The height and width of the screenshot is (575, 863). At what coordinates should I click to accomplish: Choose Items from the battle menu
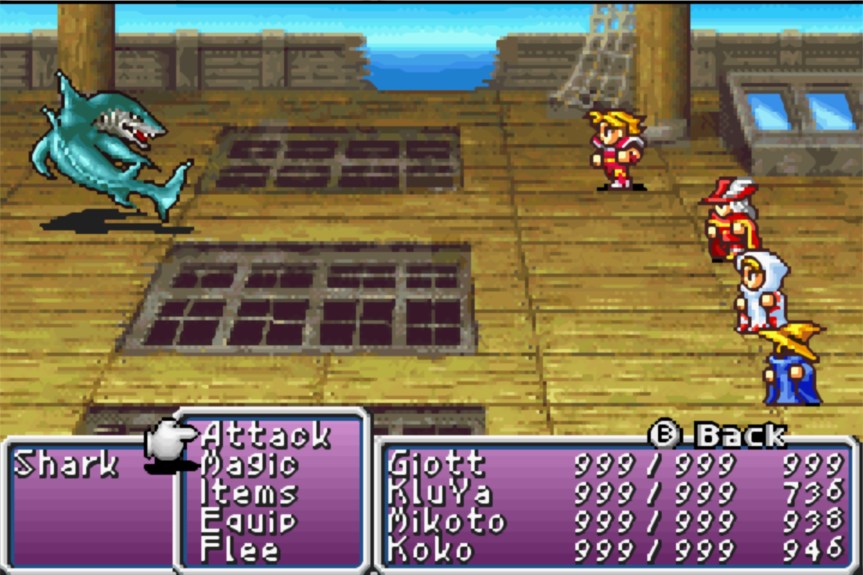coord(249,493)
